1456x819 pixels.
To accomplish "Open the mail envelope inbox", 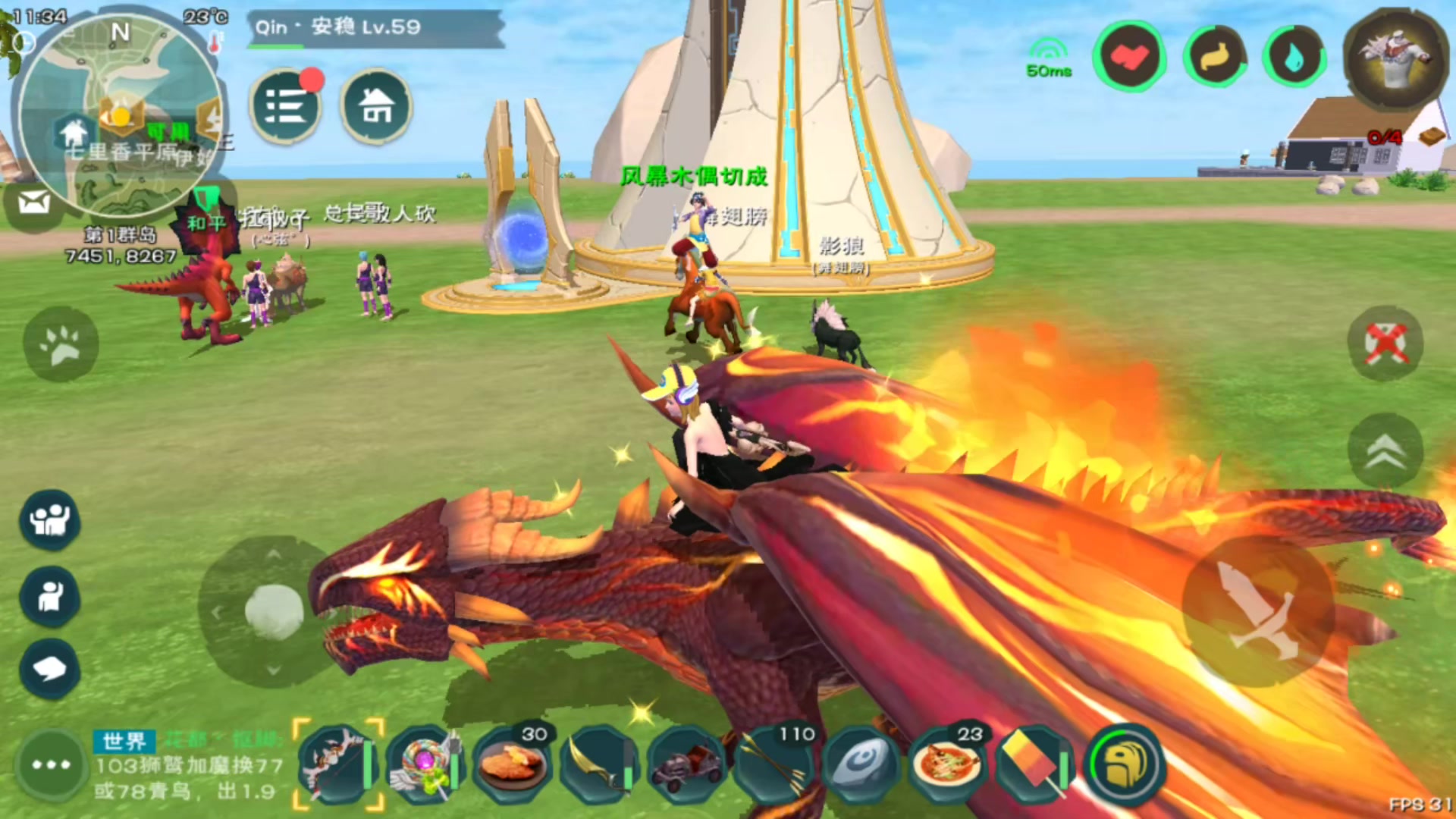I will [34, 202].
